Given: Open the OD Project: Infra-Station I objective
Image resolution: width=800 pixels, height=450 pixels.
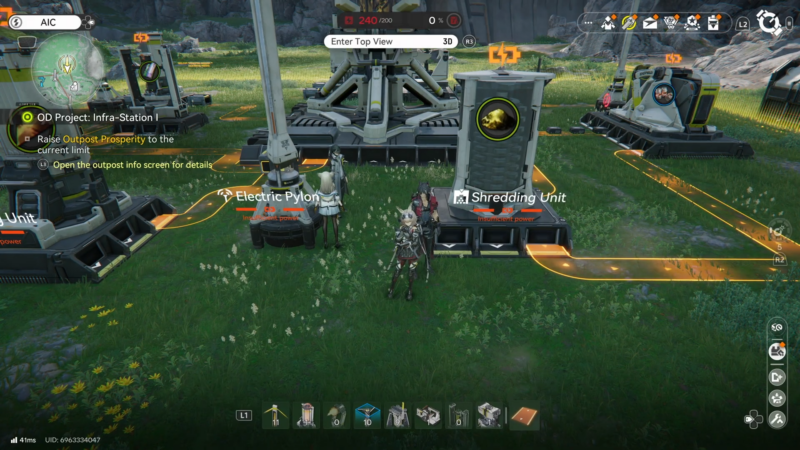Looking at the screenshot, I should click(98, 117).
